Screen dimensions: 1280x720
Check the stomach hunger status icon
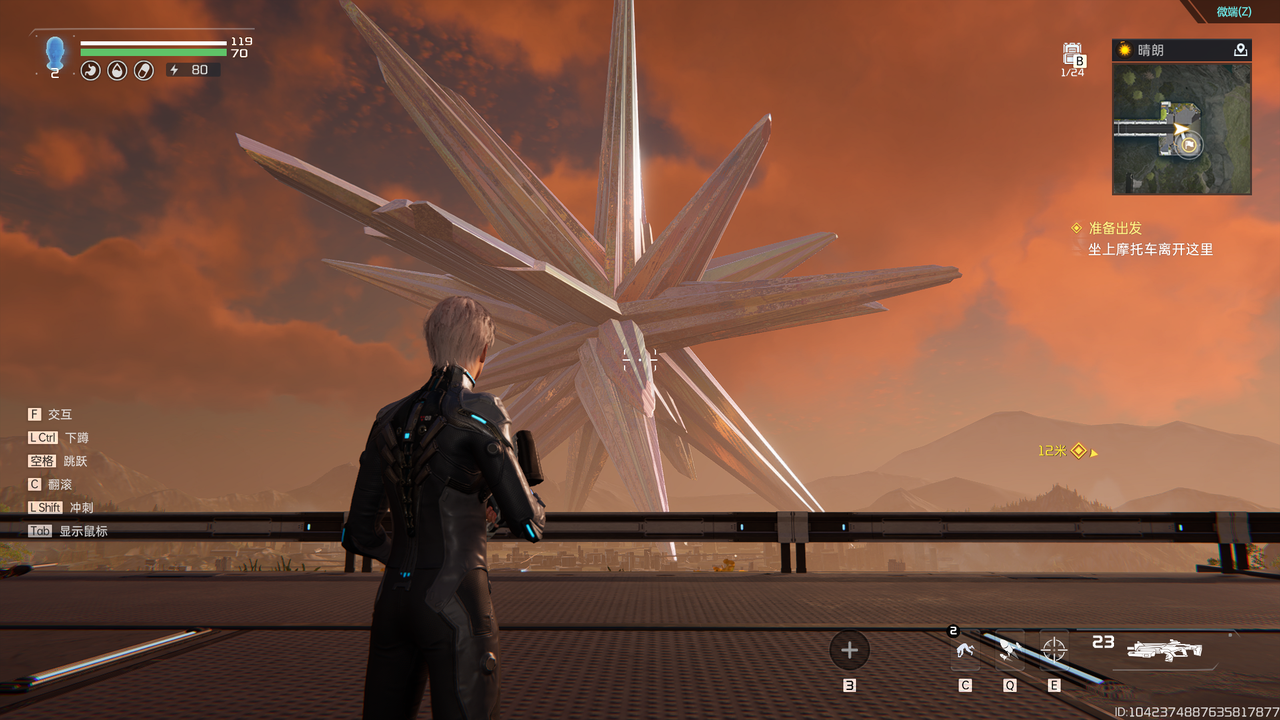(91, 70)
